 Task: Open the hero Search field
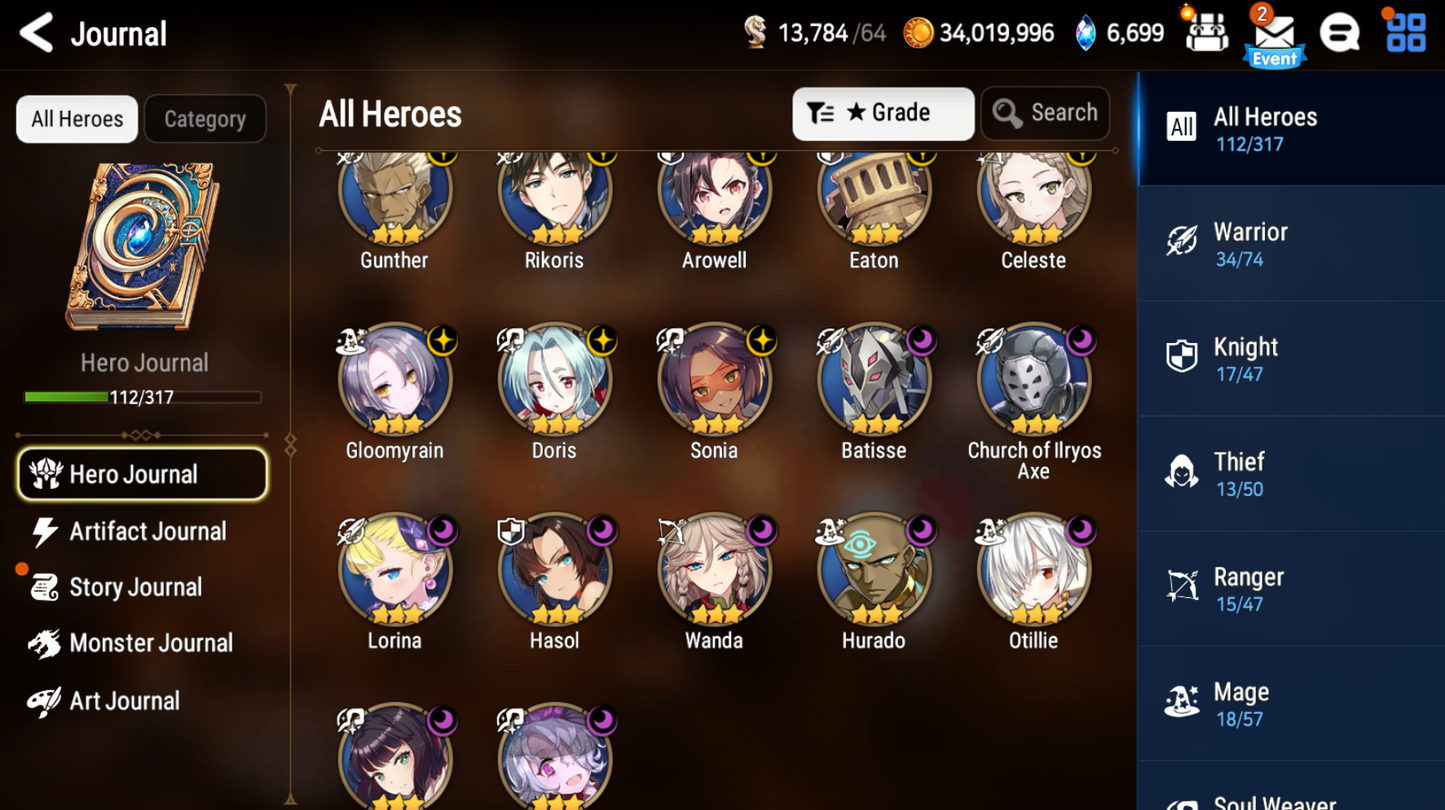coord(1045,113)
